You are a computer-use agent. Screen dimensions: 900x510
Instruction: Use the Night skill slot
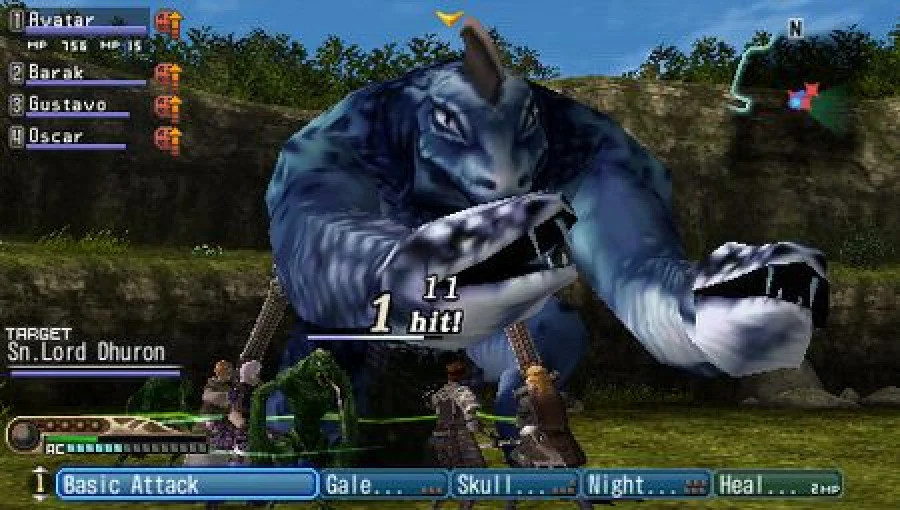(x=647, y=485)
